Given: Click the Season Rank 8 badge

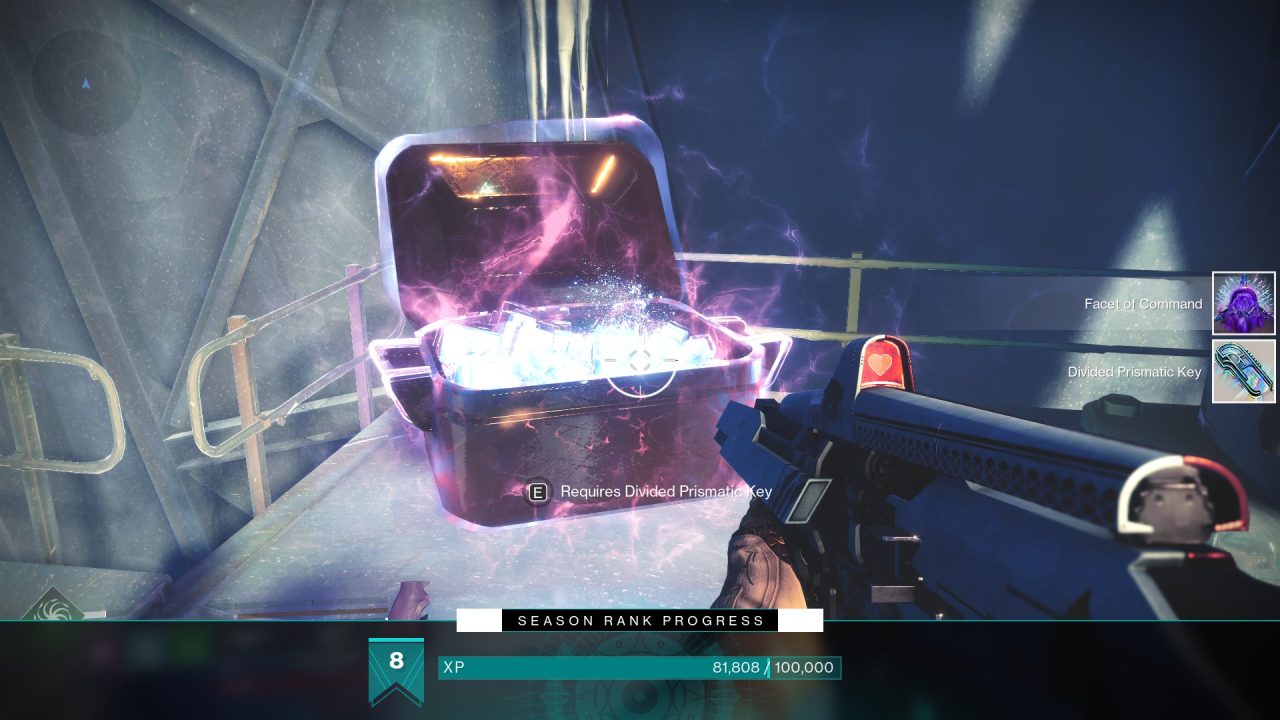Looking at the screenshot, I should (396, 668).
